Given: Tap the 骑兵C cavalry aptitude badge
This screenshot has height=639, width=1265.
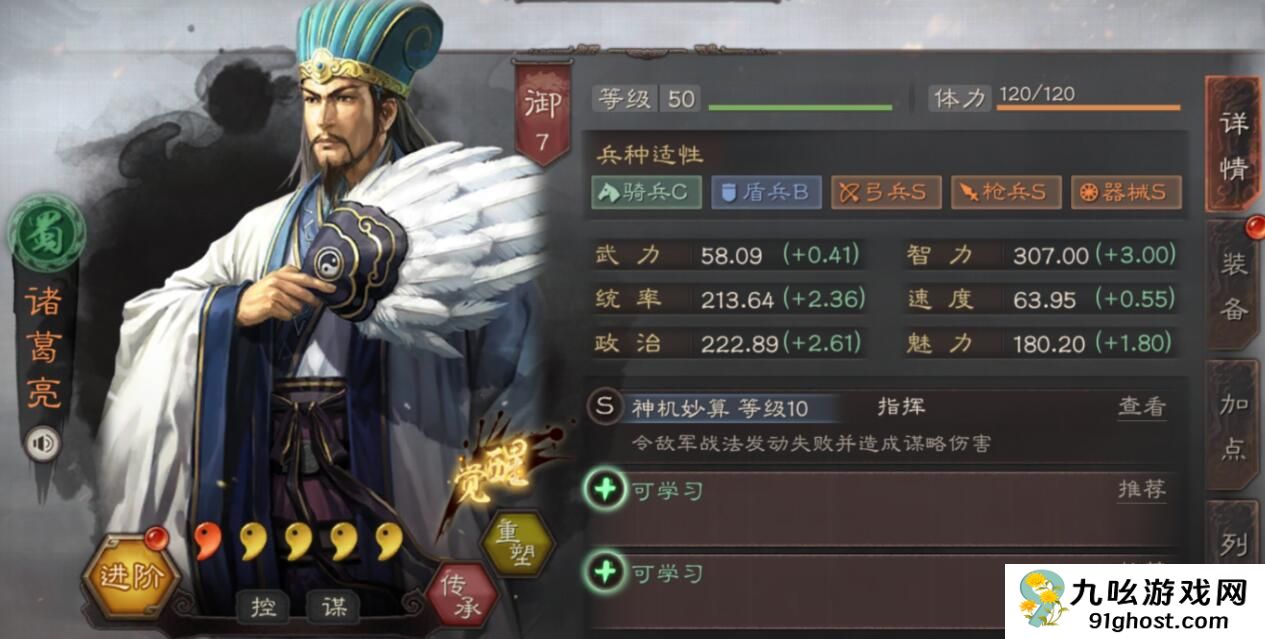Looking at the screenshot, I should tap(646, 192).
